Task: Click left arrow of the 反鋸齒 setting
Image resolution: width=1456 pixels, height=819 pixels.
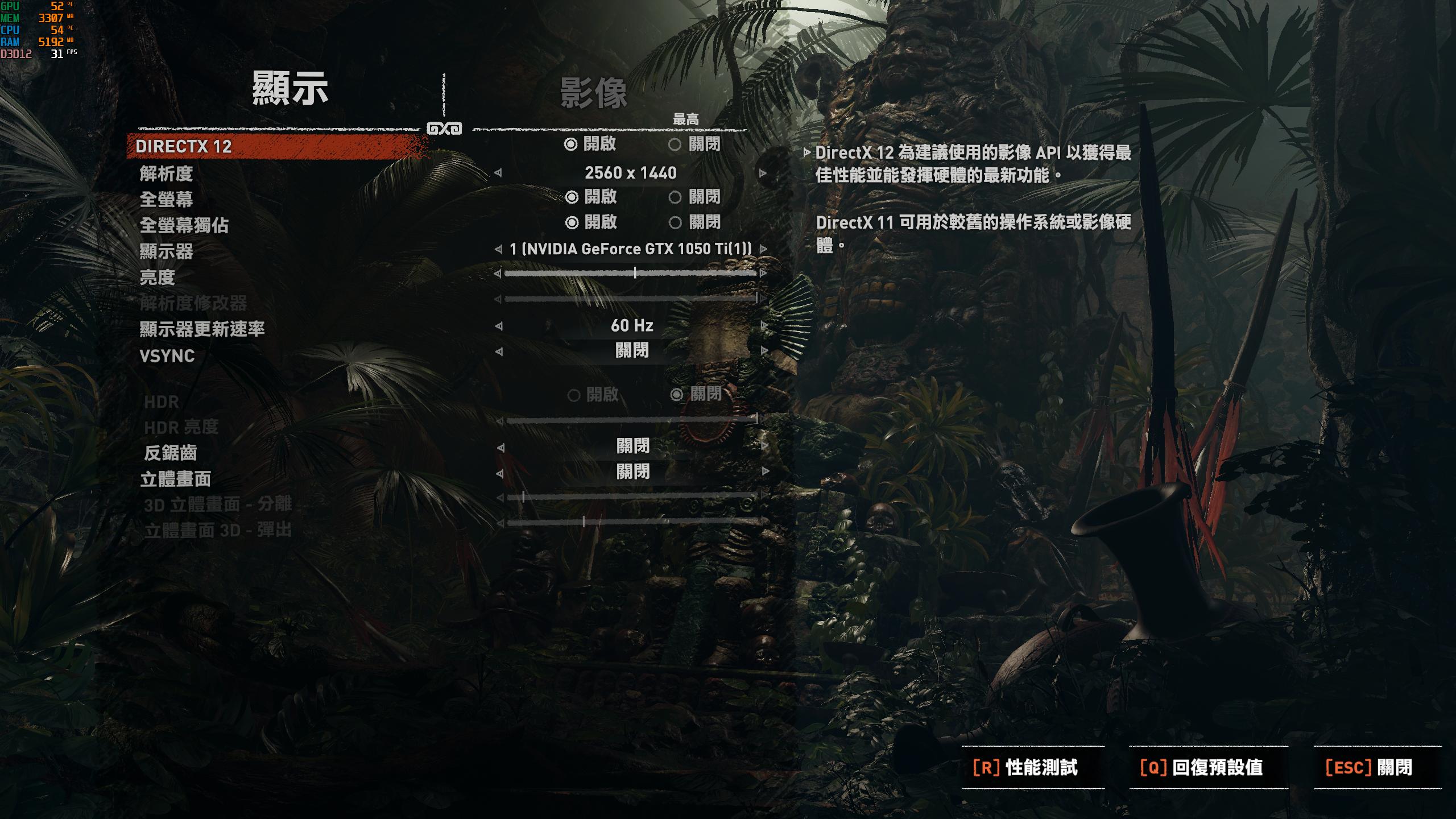Action: click(x=500, y=447)
